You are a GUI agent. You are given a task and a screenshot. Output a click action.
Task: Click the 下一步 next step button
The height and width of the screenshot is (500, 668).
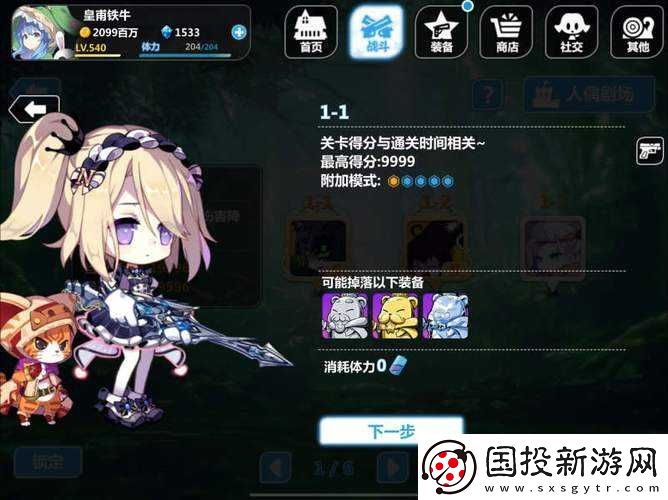[x=391, y=432]
